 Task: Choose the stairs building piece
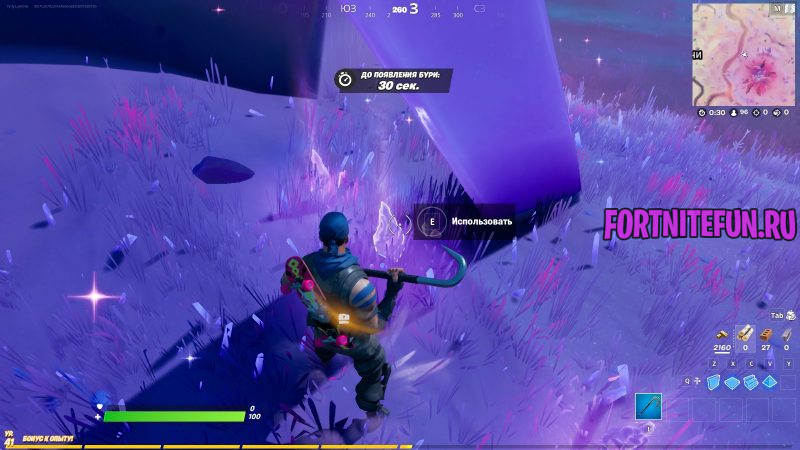point(752,382)
